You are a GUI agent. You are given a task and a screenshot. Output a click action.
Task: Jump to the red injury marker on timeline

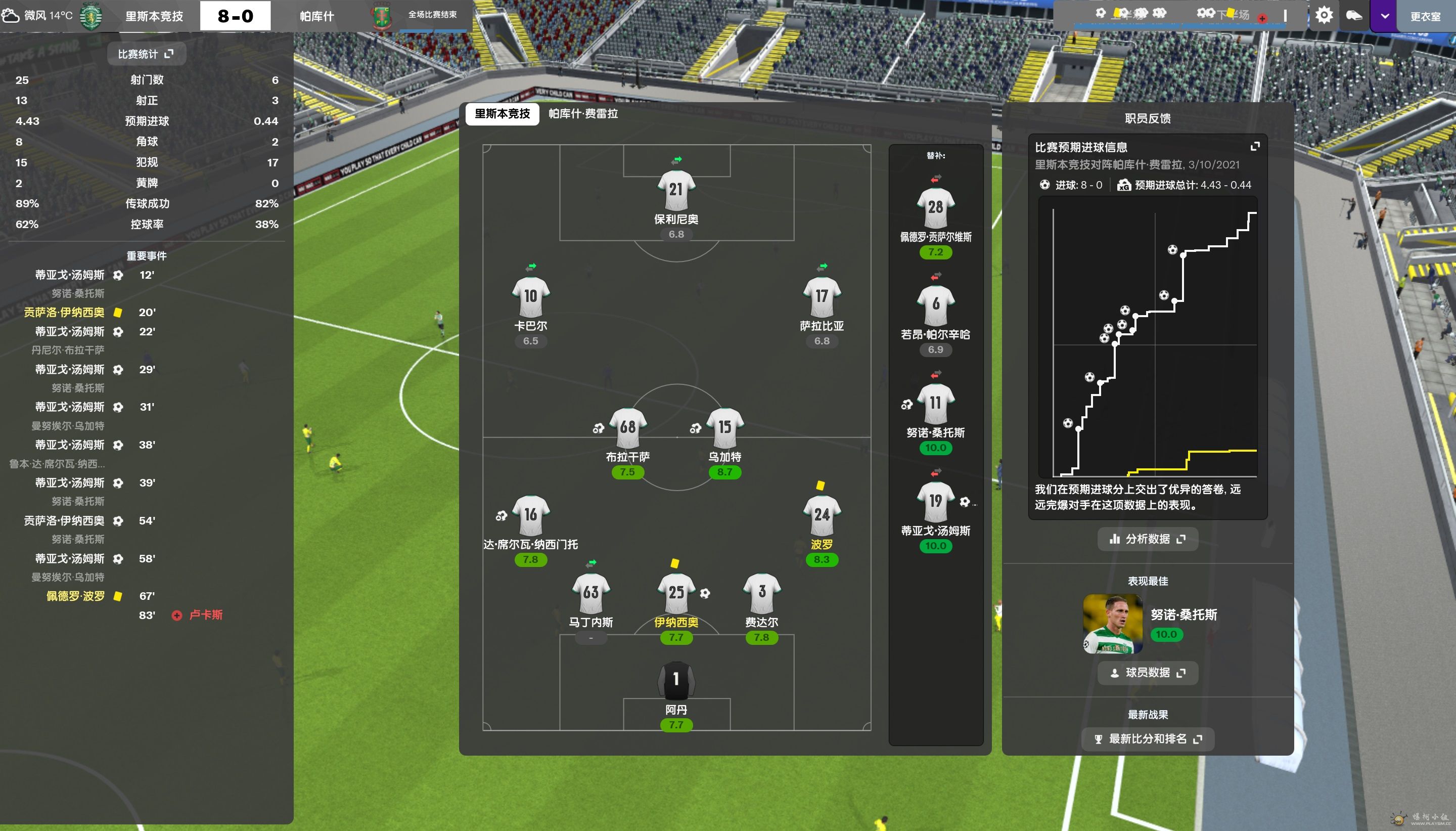(x=1262, y=18)
